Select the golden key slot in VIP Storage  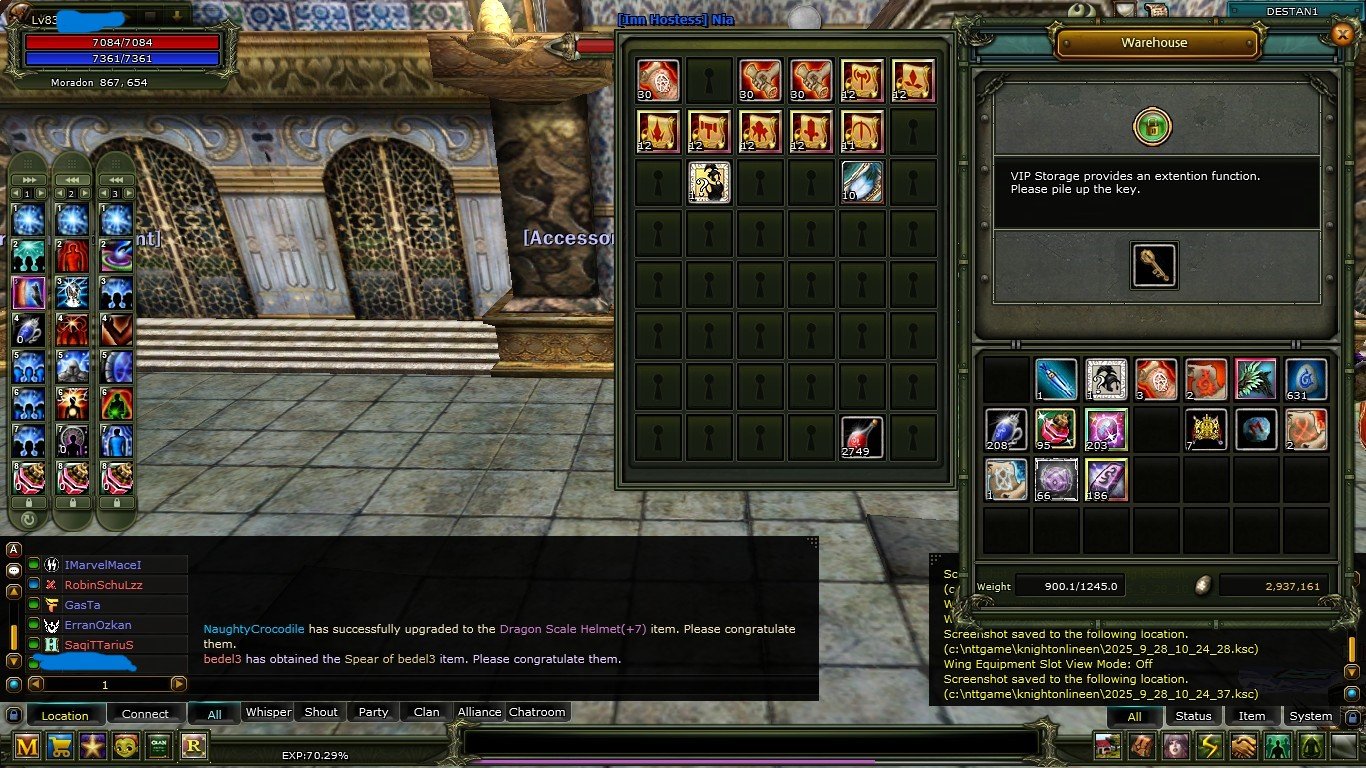[1153, 265]
